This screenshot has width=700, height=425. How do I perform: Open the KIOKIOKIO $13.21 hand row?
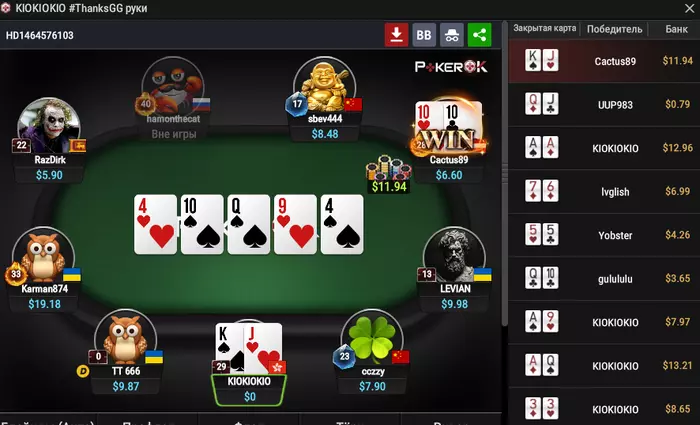[603, 365]
